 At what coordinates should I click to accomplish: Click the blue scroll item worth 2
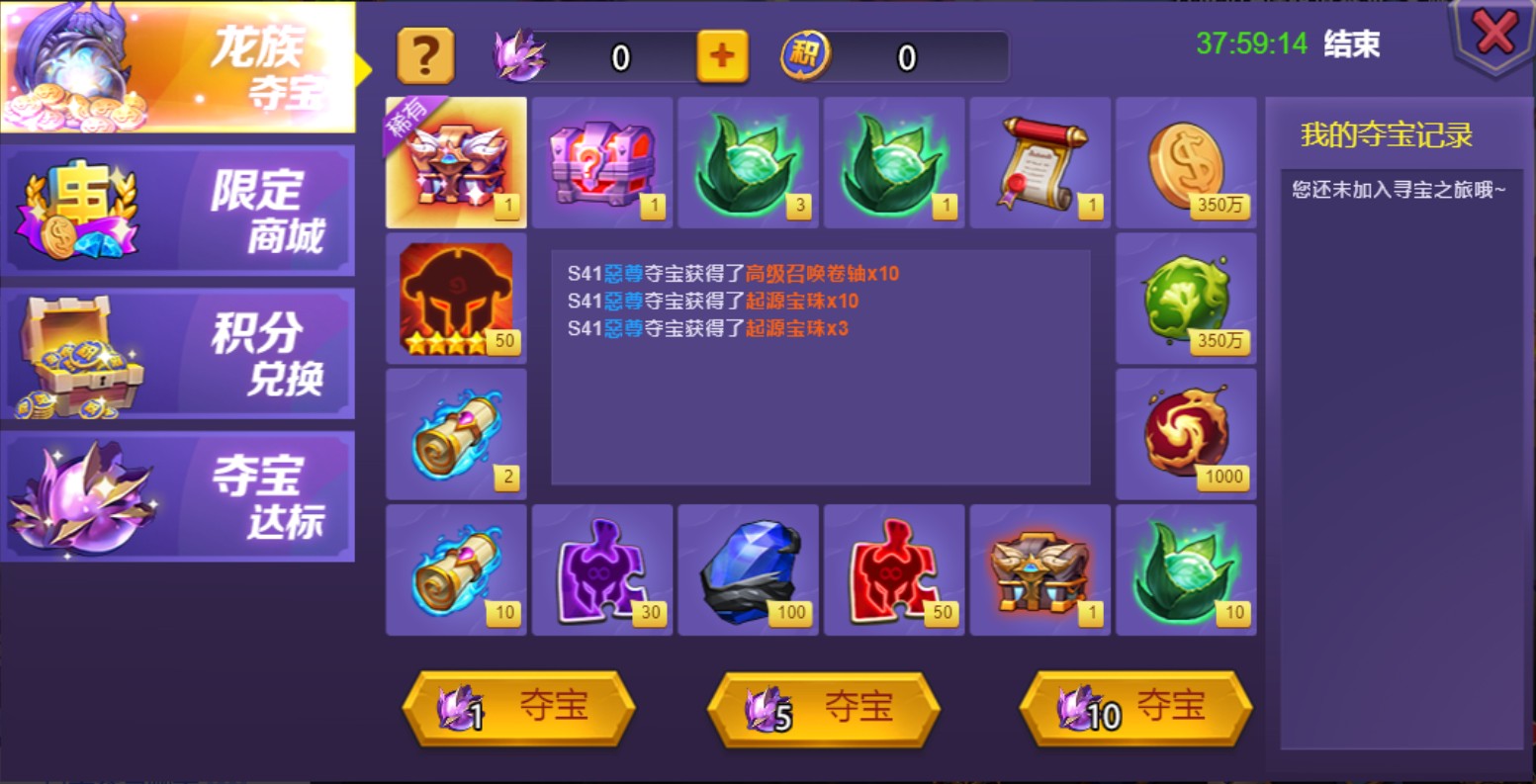(x=456, y=433)
